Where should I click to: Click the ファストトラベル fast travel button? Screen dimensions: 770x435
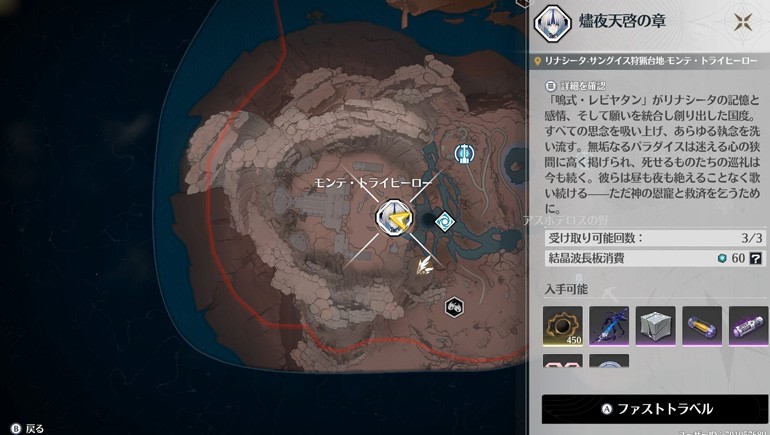tap(655, 408)
